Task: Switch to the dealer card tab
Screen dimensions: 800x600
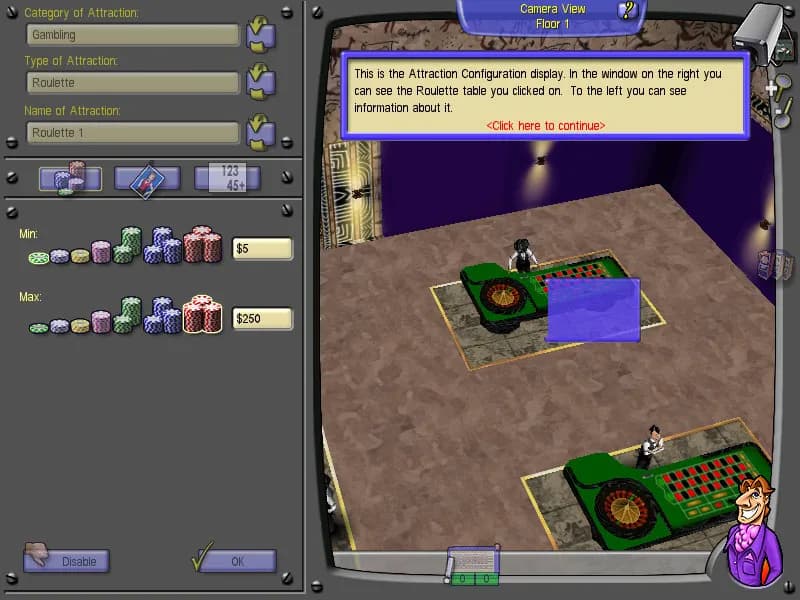Action: [147, 179]
